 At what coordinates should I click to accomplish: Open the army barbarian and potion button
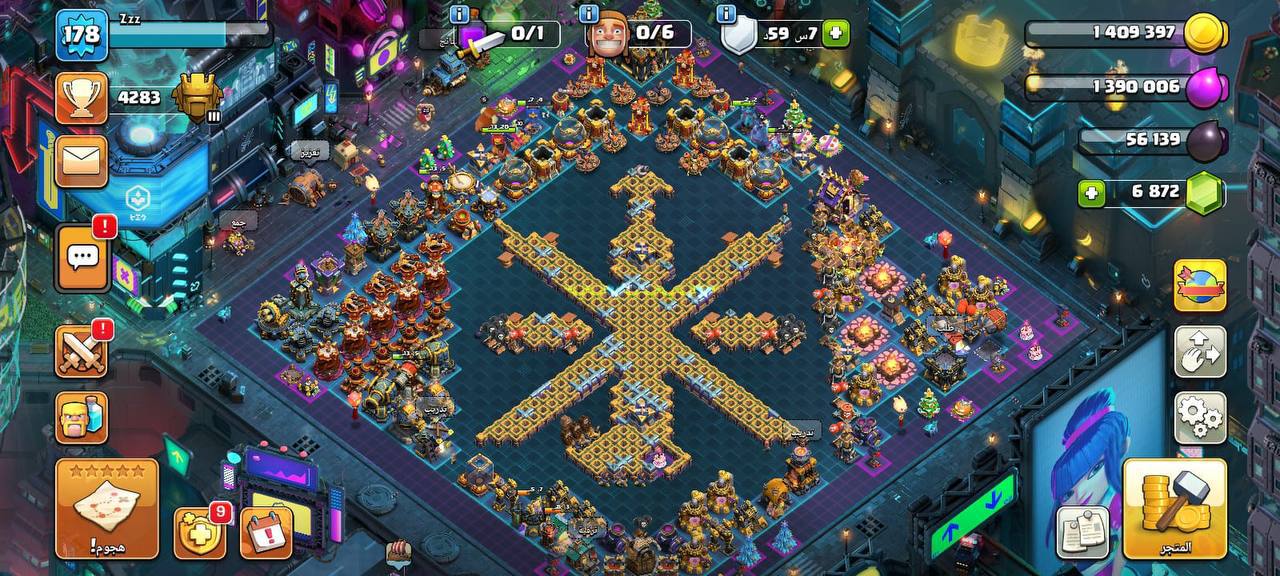(x=81, y=417)
